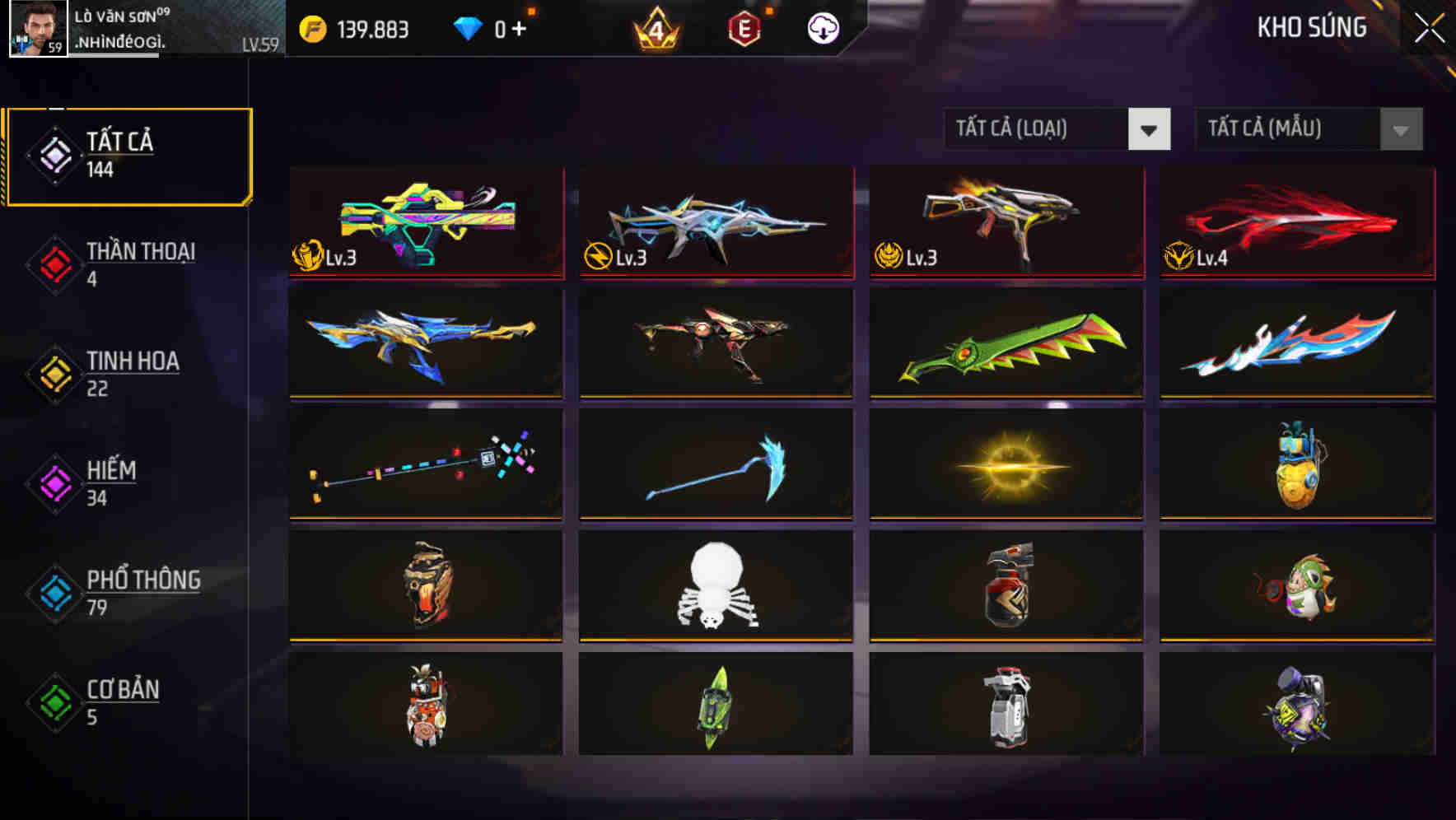Click the arrow on the LOẠI filter
Screen dimensions: 1456x820
1150,129
